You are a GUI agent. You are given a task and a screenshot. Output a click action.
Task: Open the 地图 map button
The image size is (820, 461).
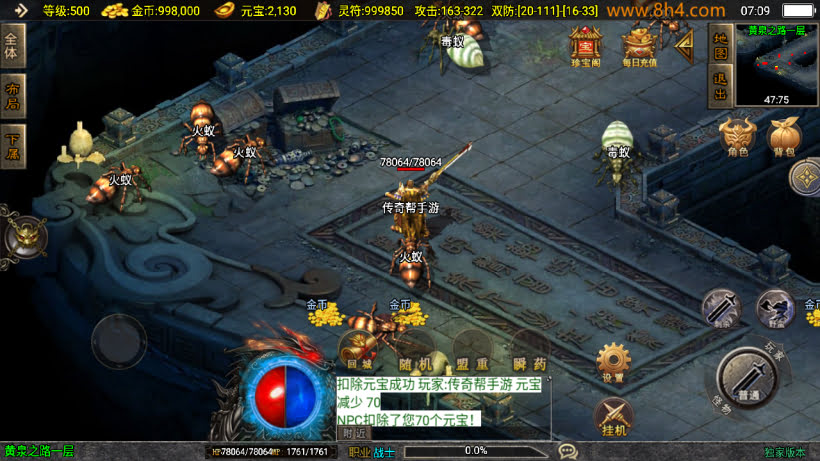pos(719,45)
